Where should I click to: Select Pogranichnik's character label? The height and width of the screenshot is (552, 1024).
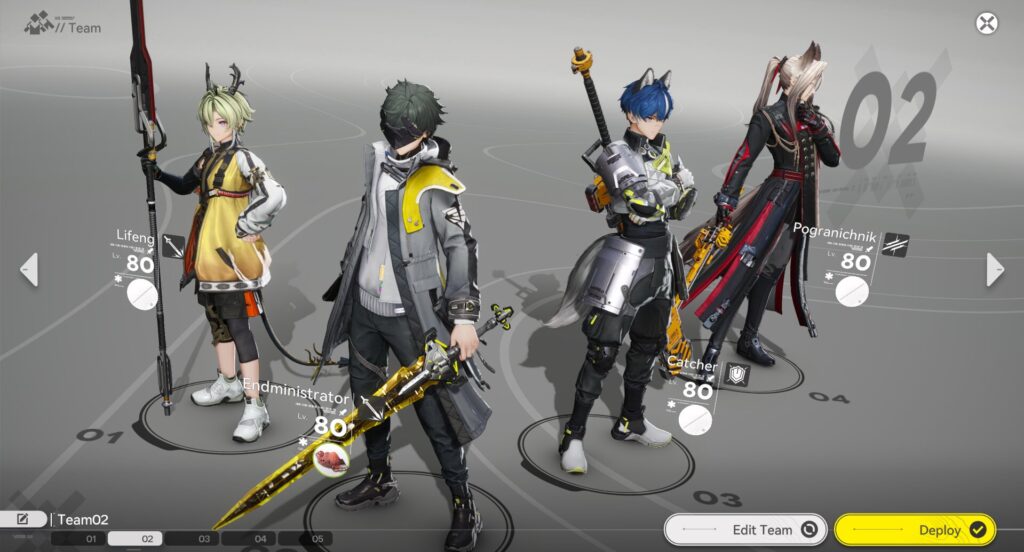pyautogui.click(x=834, y=234)
